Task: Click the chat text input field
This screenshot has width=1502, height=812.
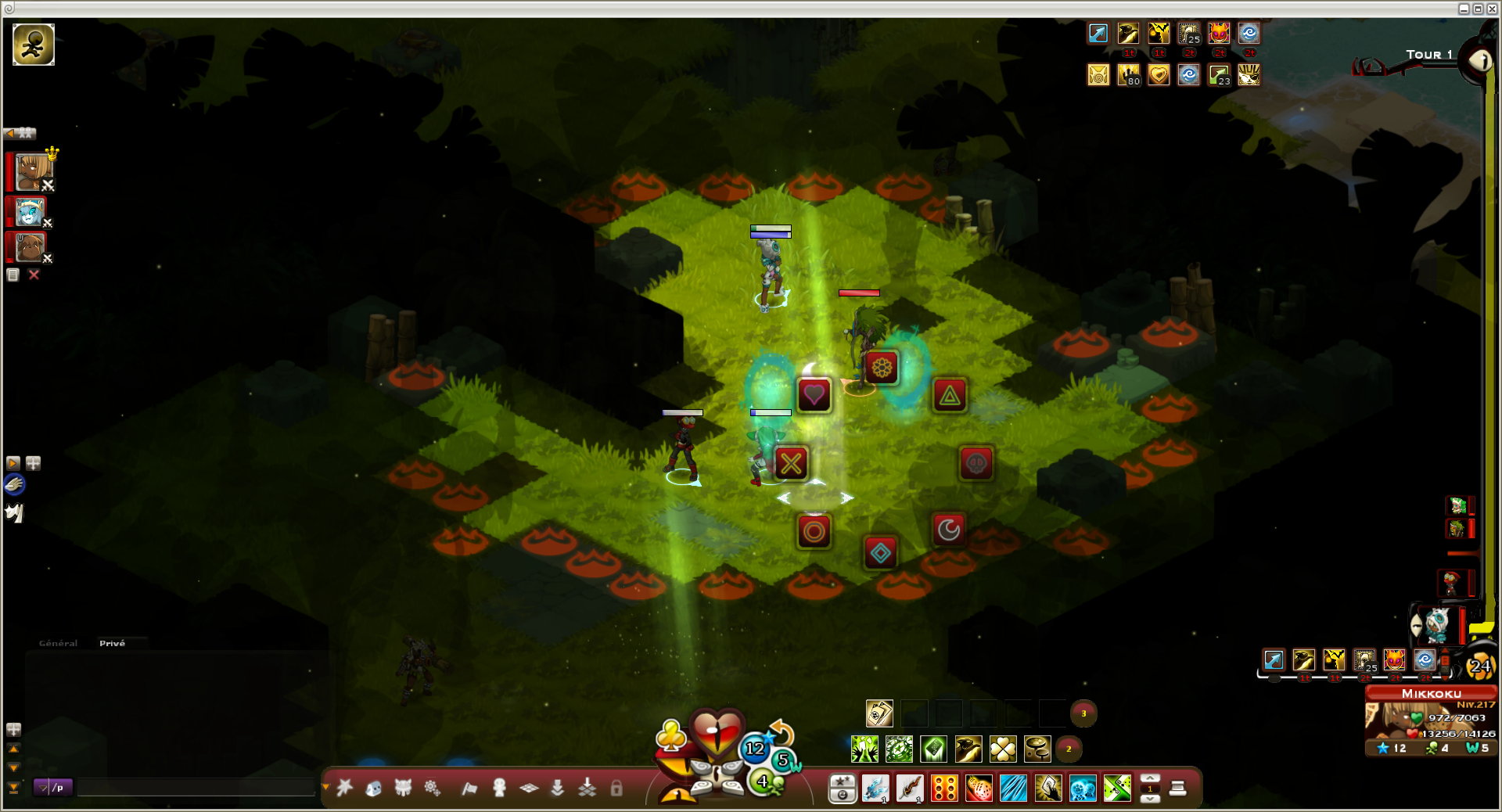Action: tap(196, 788)
